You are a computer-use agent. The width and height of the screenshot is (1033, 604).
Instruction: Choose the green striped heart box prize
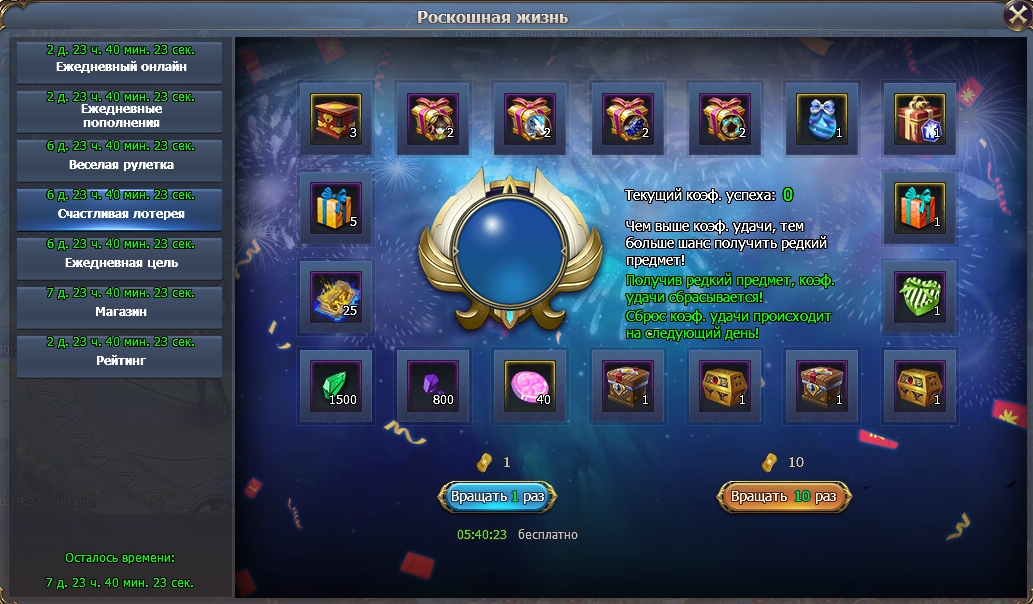click(919, 296)
